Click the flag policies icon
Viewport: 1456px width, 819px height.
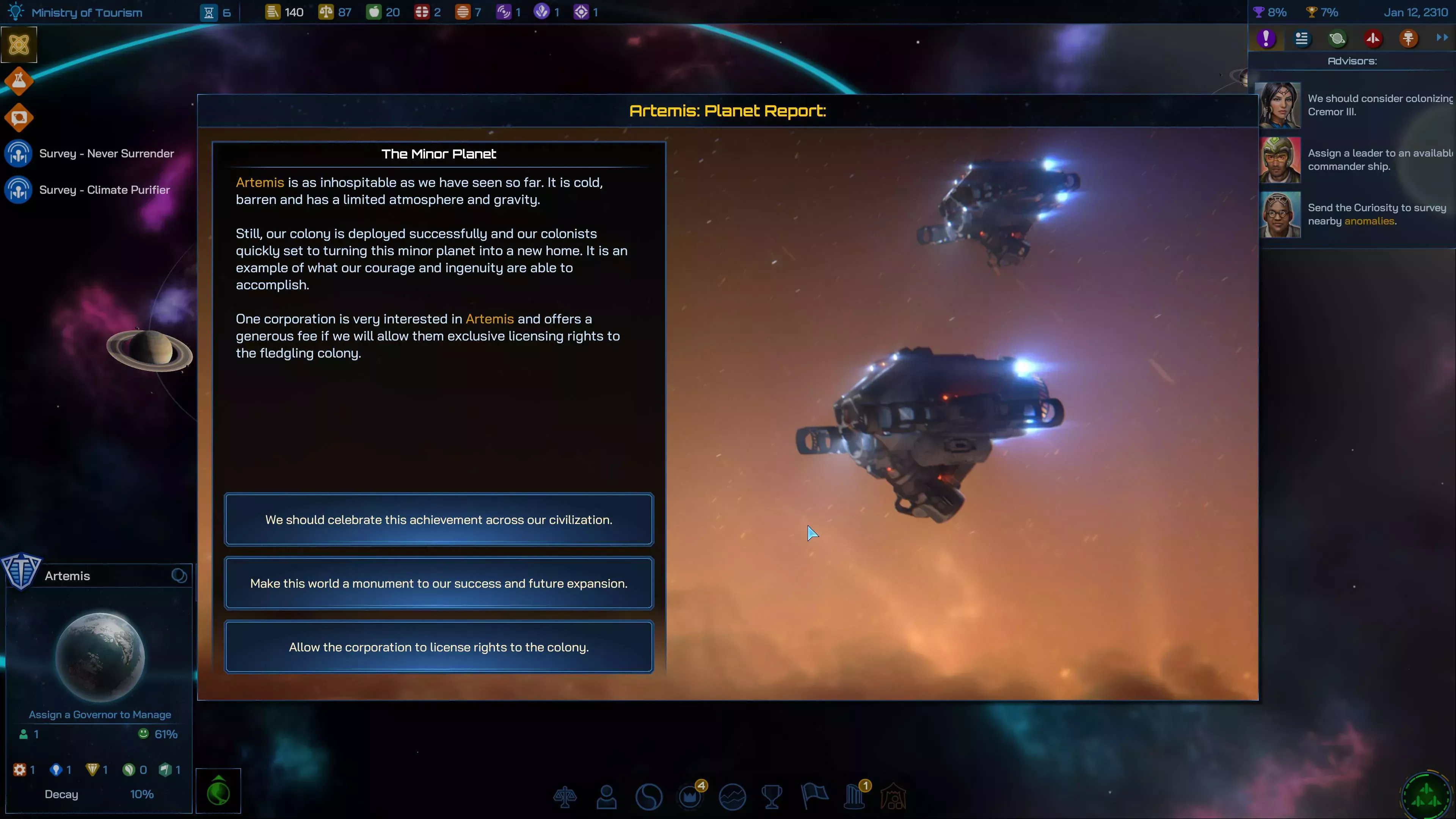[814, 796]
